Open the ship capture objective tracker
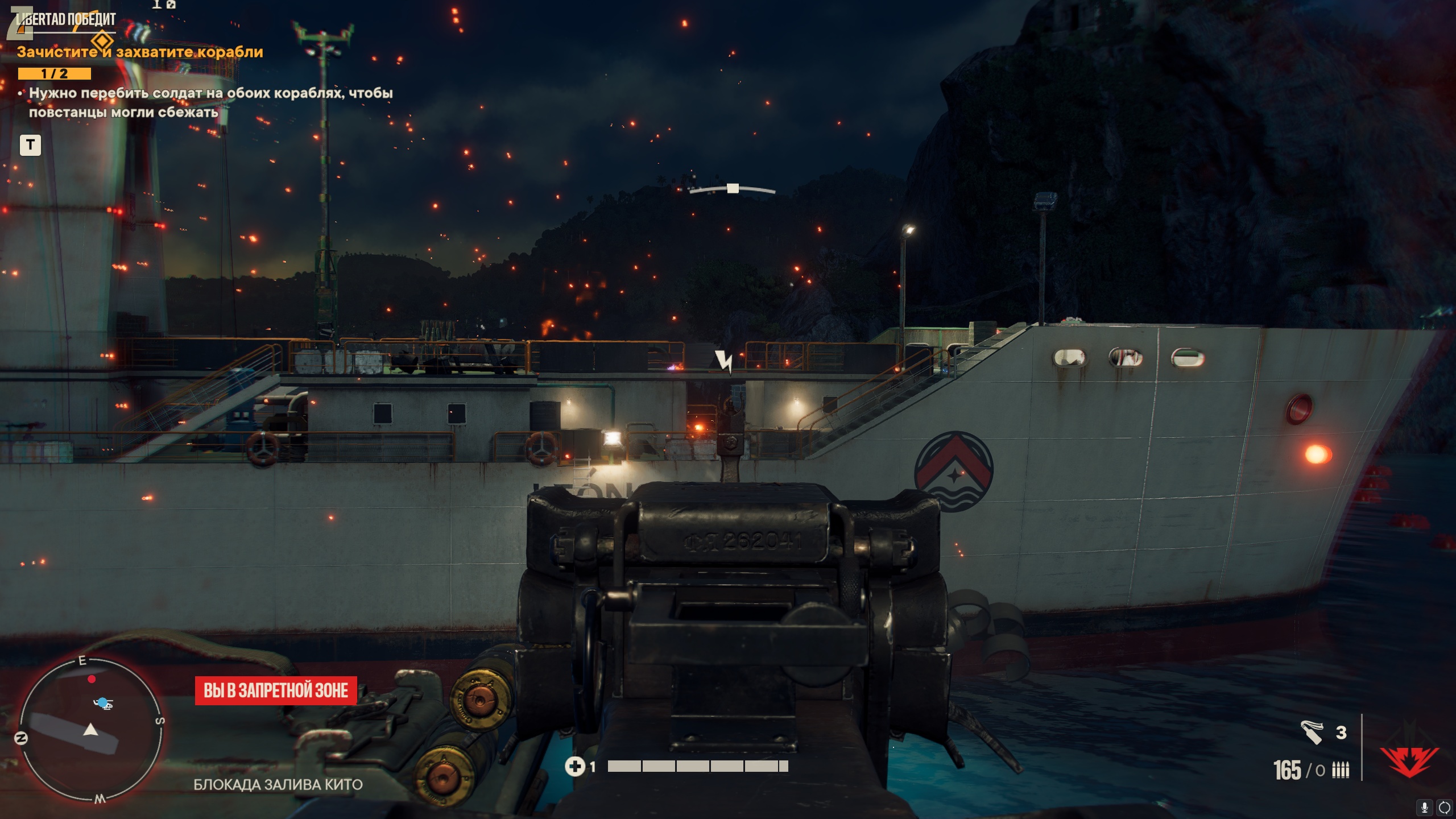The width and height of the screenshot is (1456, 819). (x=140, y=52)
